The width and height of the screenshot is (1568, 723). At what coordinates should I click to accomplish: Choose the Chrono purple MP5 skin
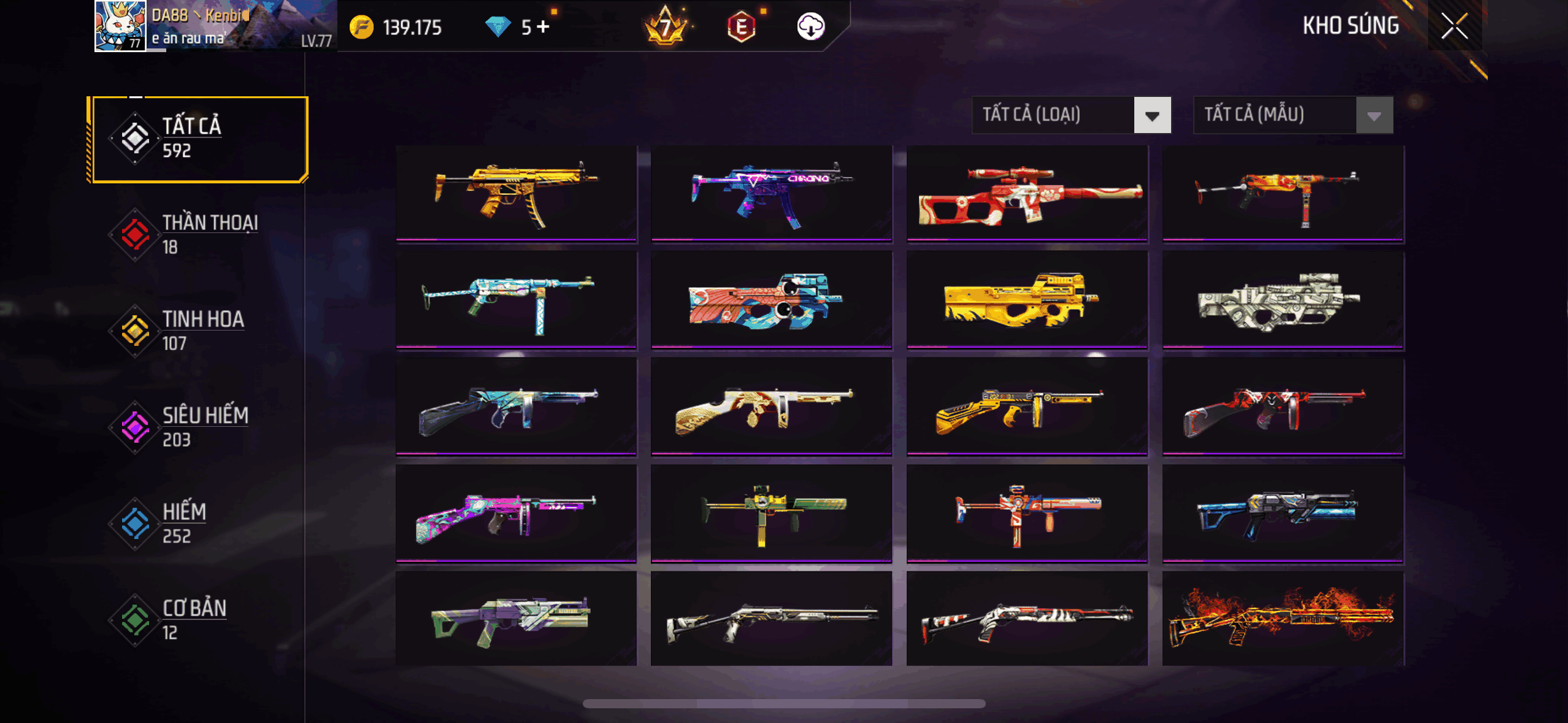[771, 193]
